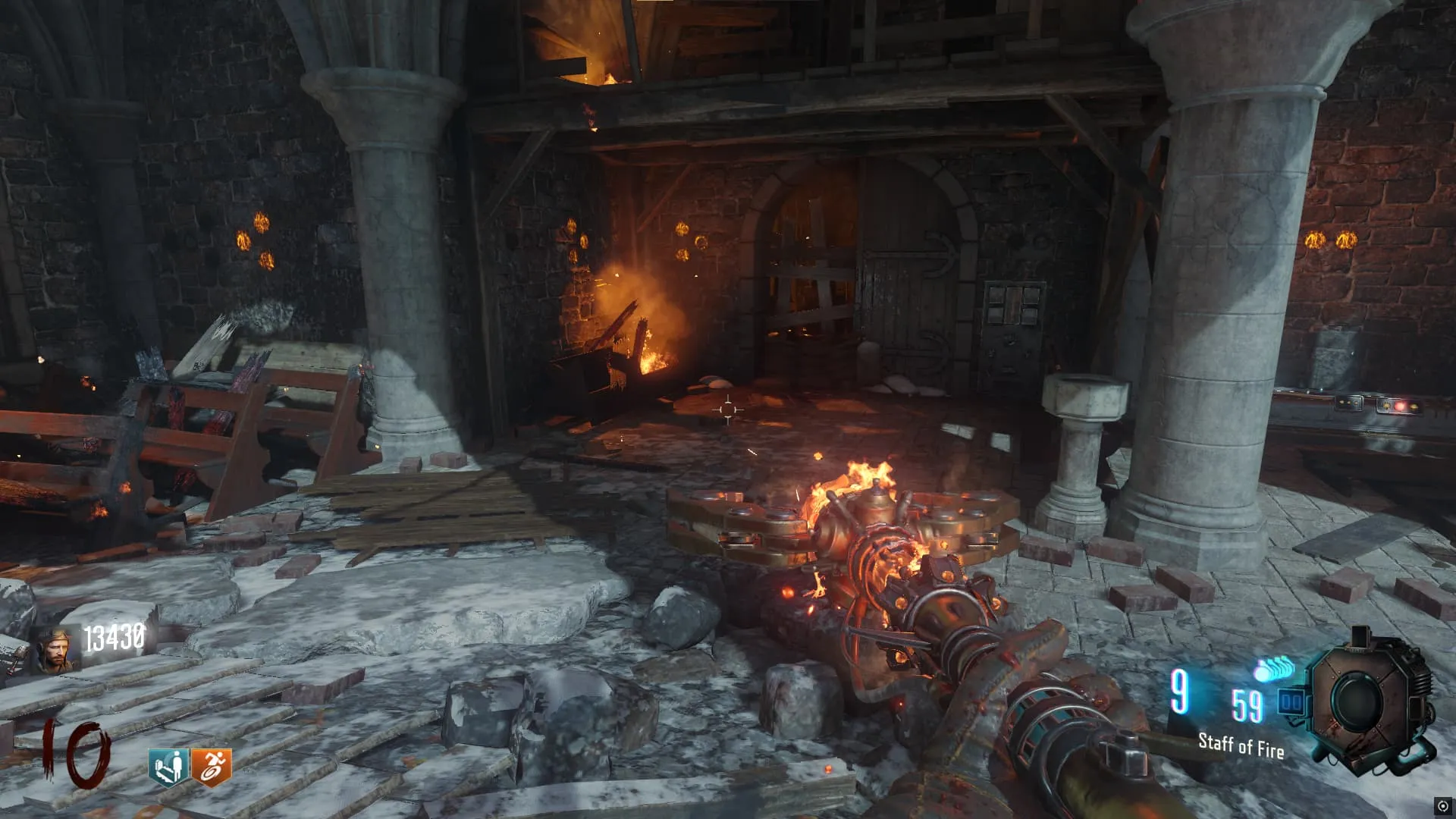Select the orange Stamin-Up perk icon
1456x819 pixels.
click(211, 767)
